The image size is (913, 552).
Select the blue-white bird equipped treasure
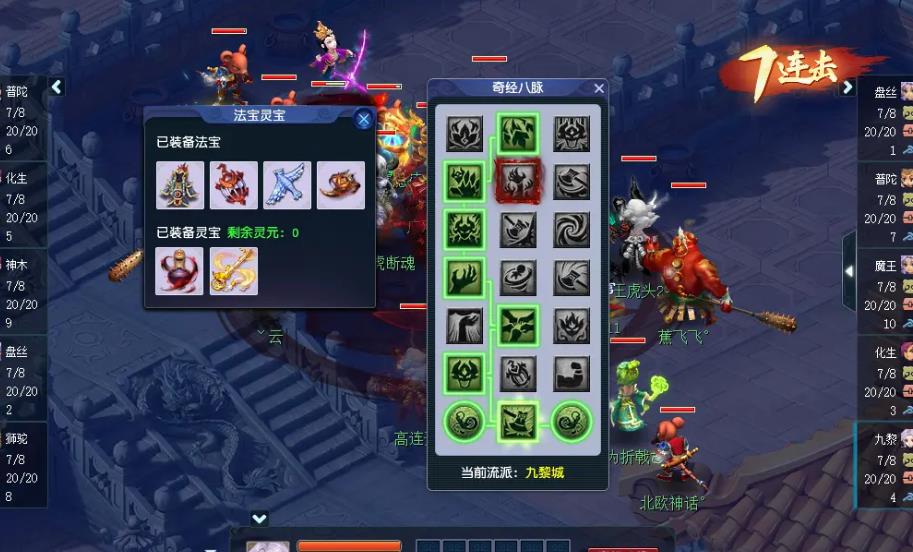[287, 185]
